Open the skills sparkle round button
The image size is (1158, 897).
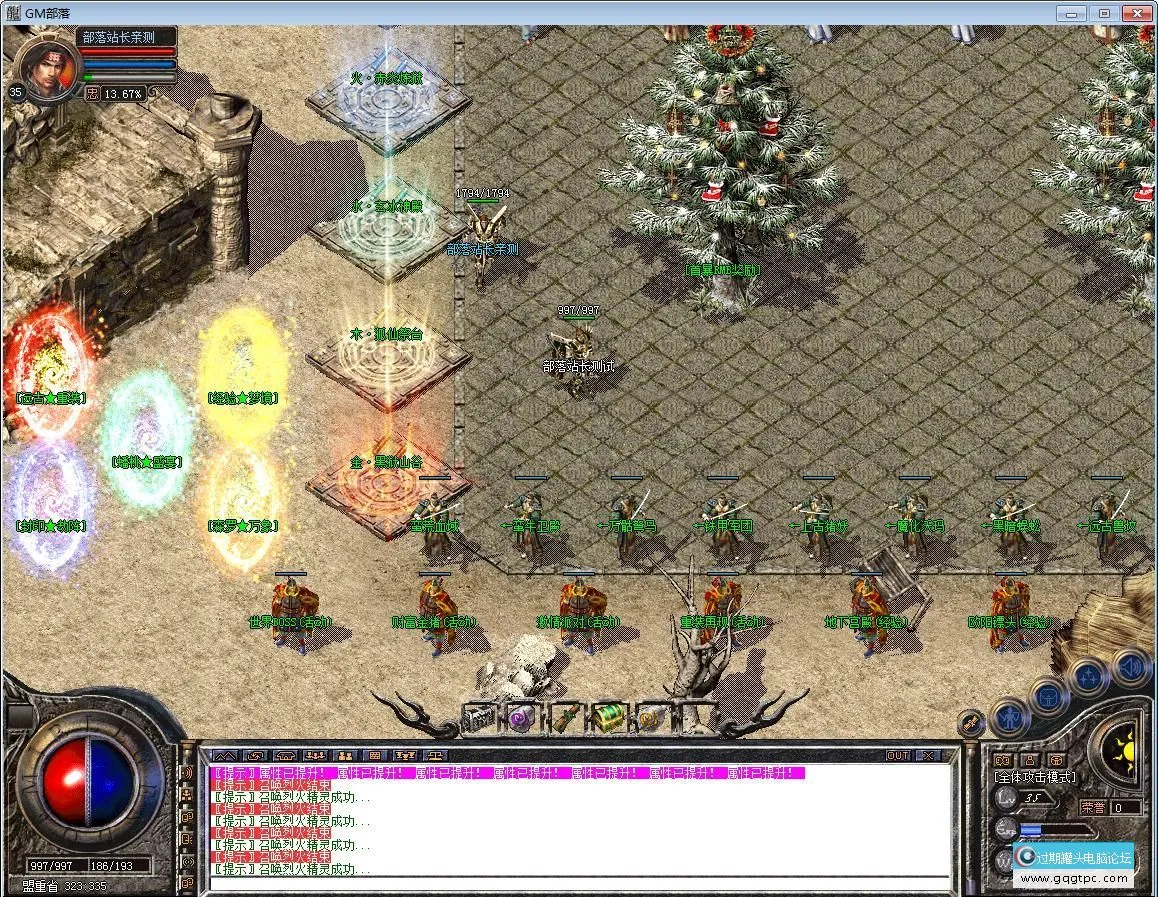(1089, 676)
